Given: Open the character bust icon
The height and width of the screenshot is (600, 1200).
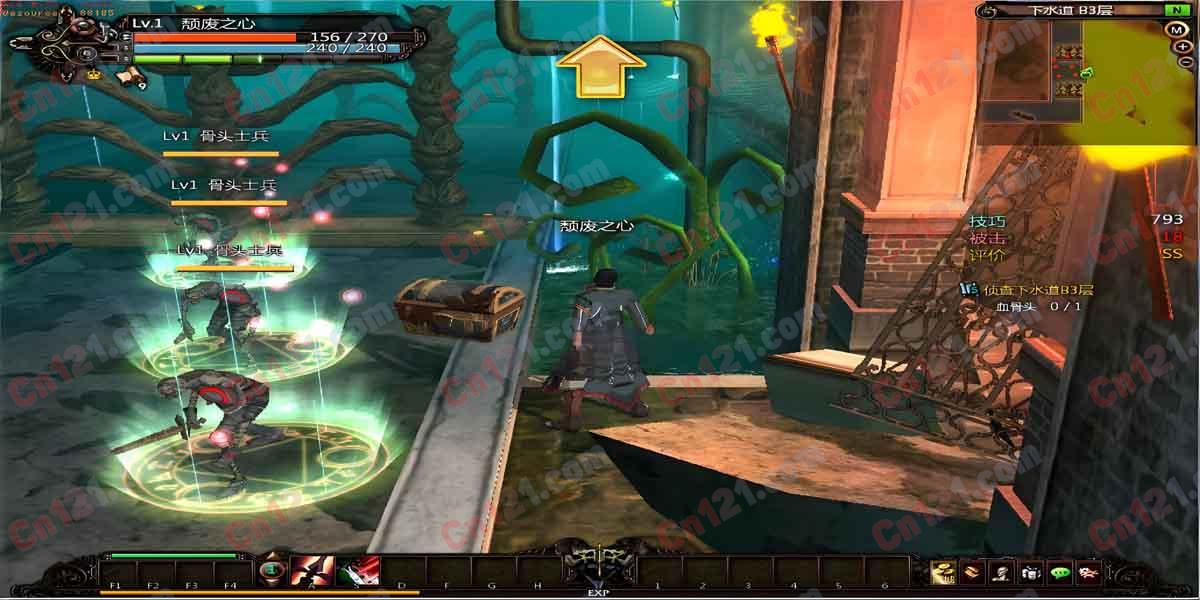Looking at the screenshot, I should (x=1000, y=573).
